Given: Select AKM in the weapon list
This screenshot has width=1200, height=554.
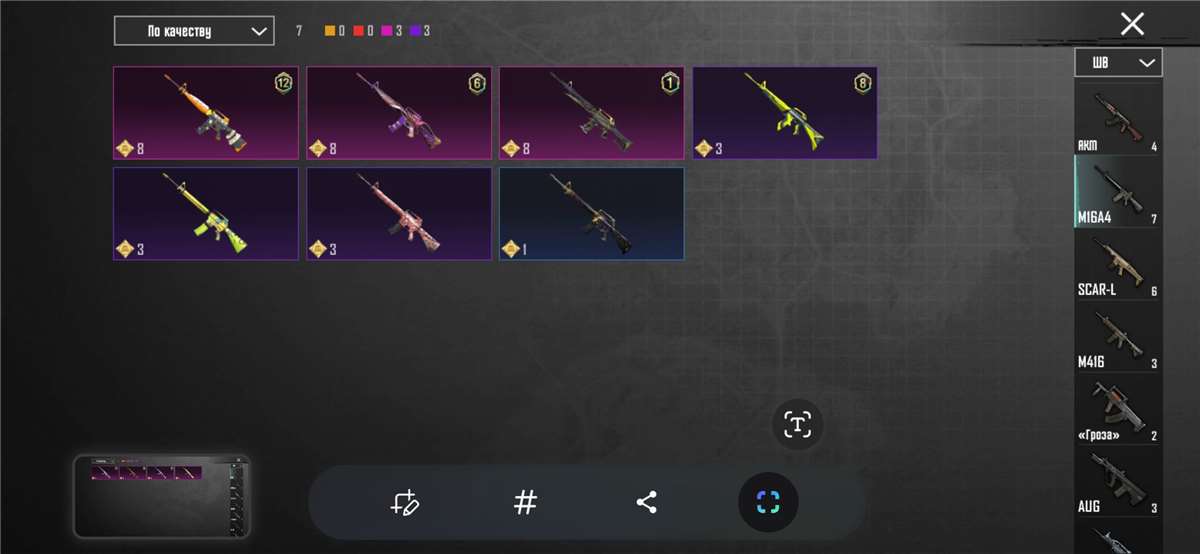Looking at the screenshot, I should click(x=1118, y=119).
